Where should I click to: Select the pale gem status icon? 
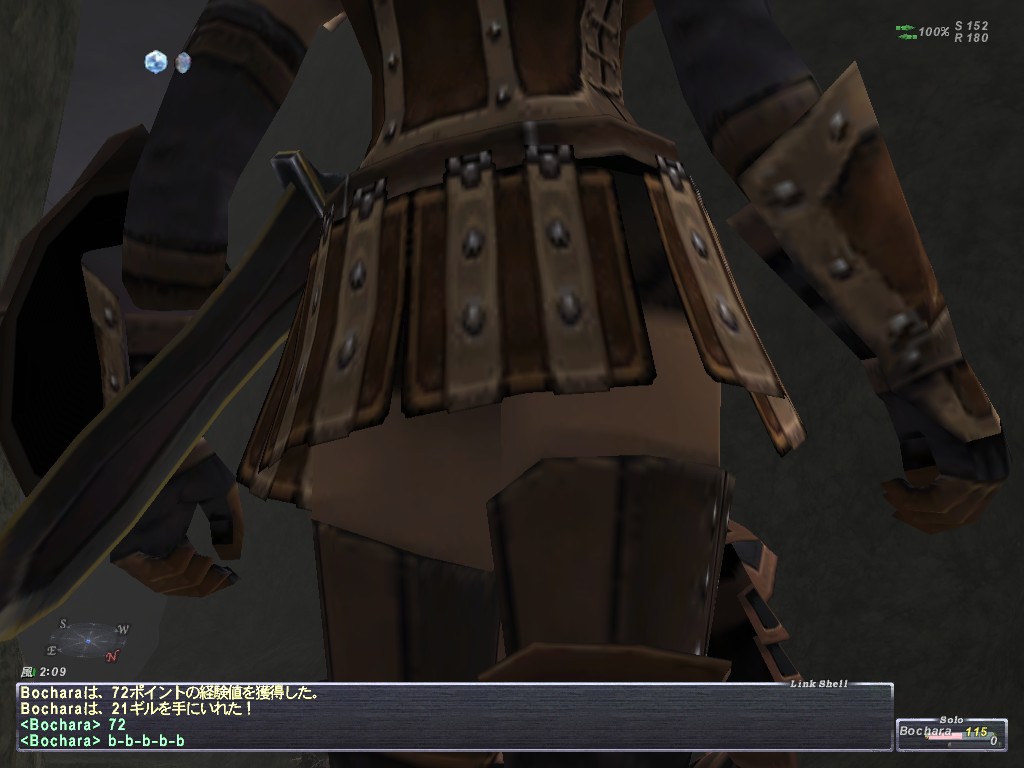point(182,62)
